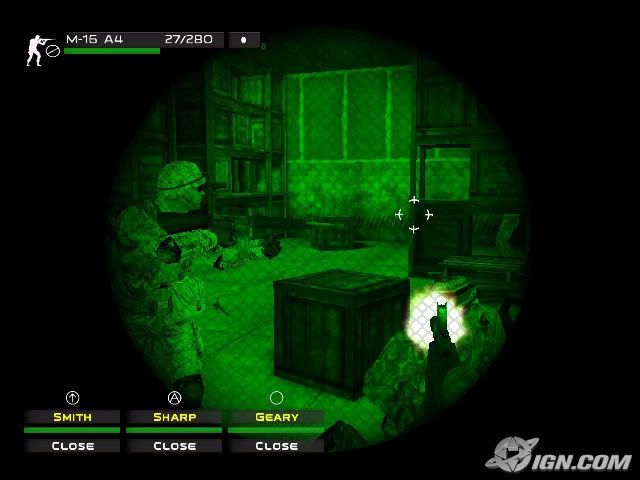
Task: Select squad member Sharp
Action: coord(174,417)
